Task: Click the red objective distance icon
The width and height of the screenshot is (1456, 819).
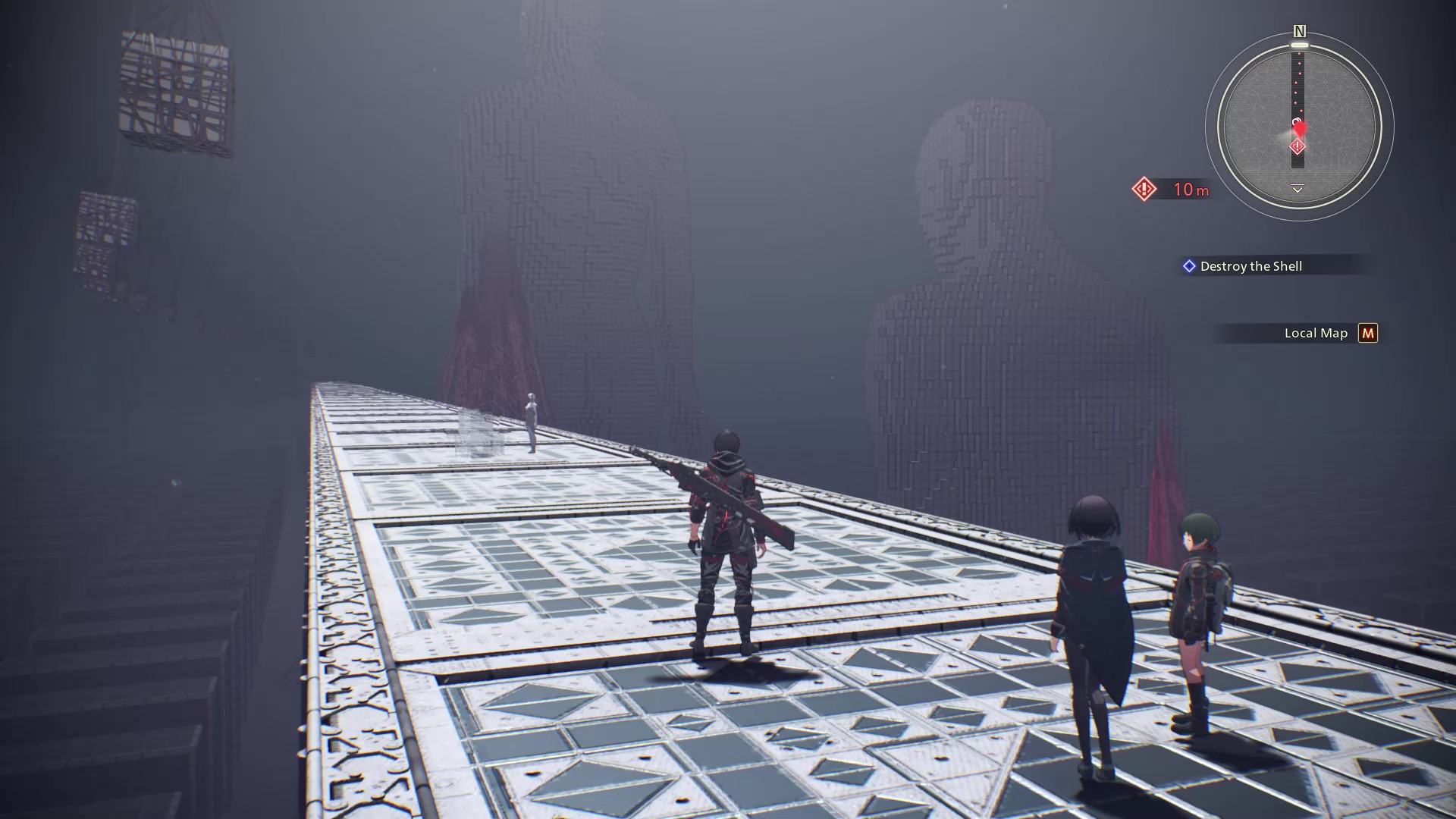Action: coord(1144,189)
